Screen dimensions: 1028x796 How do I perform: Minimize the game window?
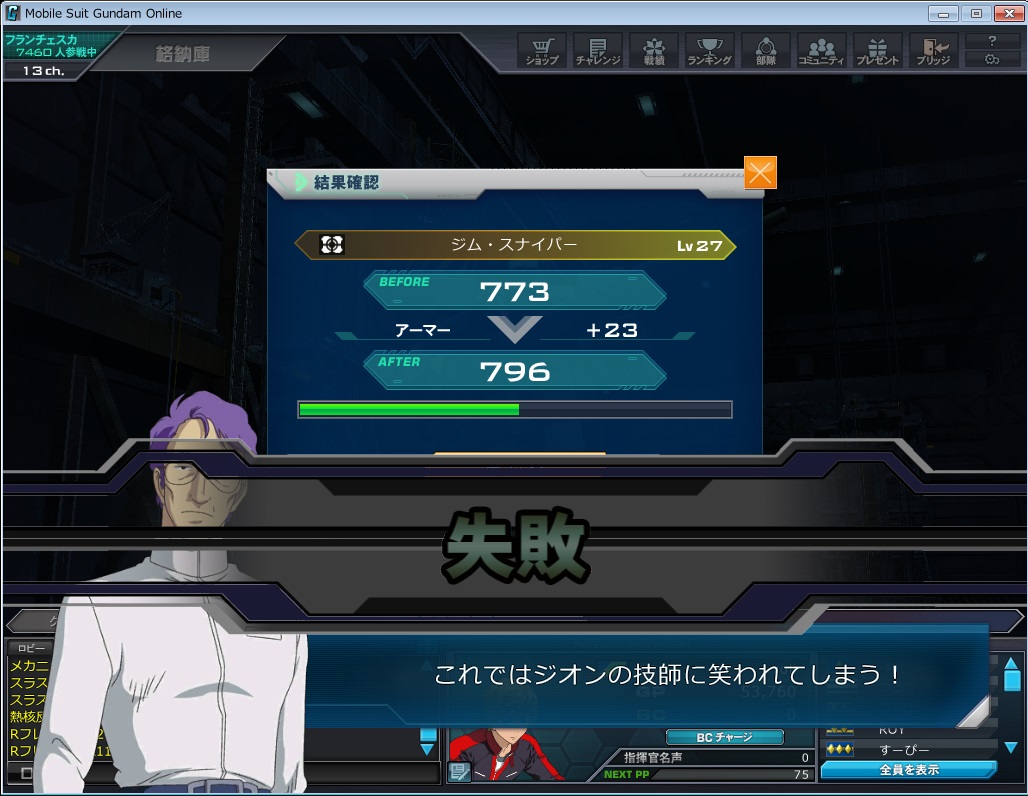pyautogui.click(x=943, y=14)
